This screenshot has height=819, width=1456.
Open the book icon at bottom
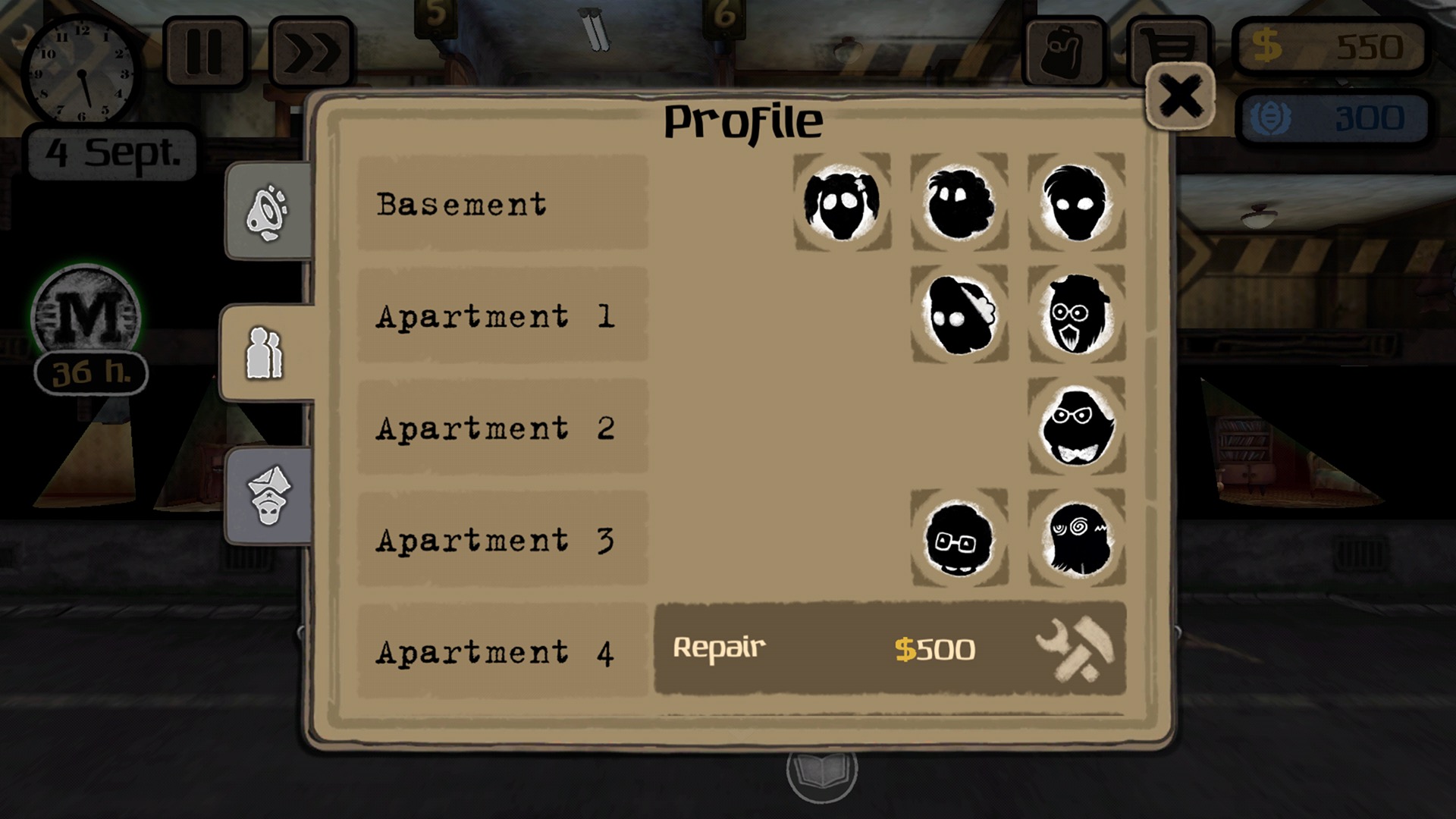pyautogui.click(x=821, y=773)
